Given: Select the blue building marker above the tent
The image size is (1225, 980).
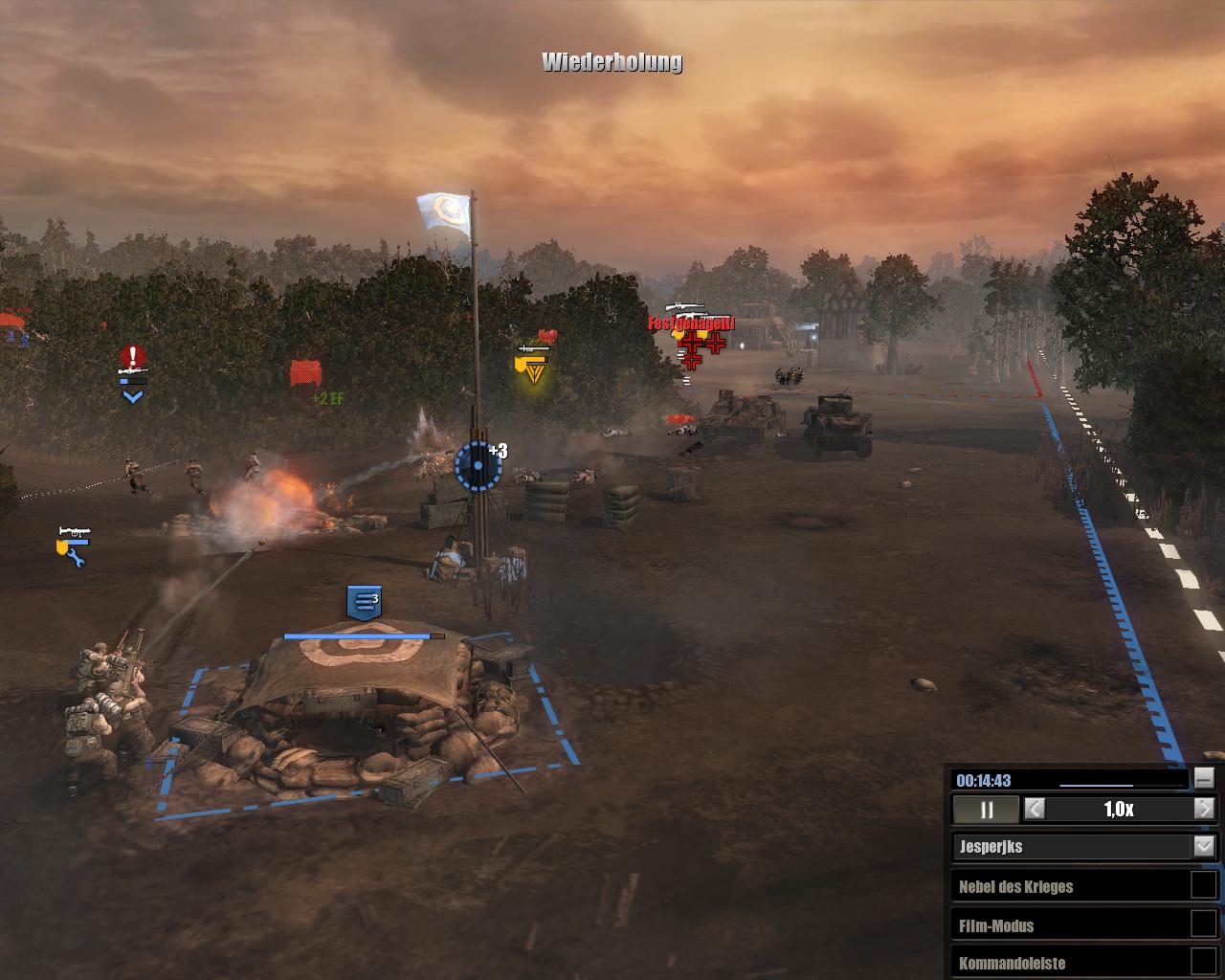Looking at the screenshot, I should (x=364, y=601).
